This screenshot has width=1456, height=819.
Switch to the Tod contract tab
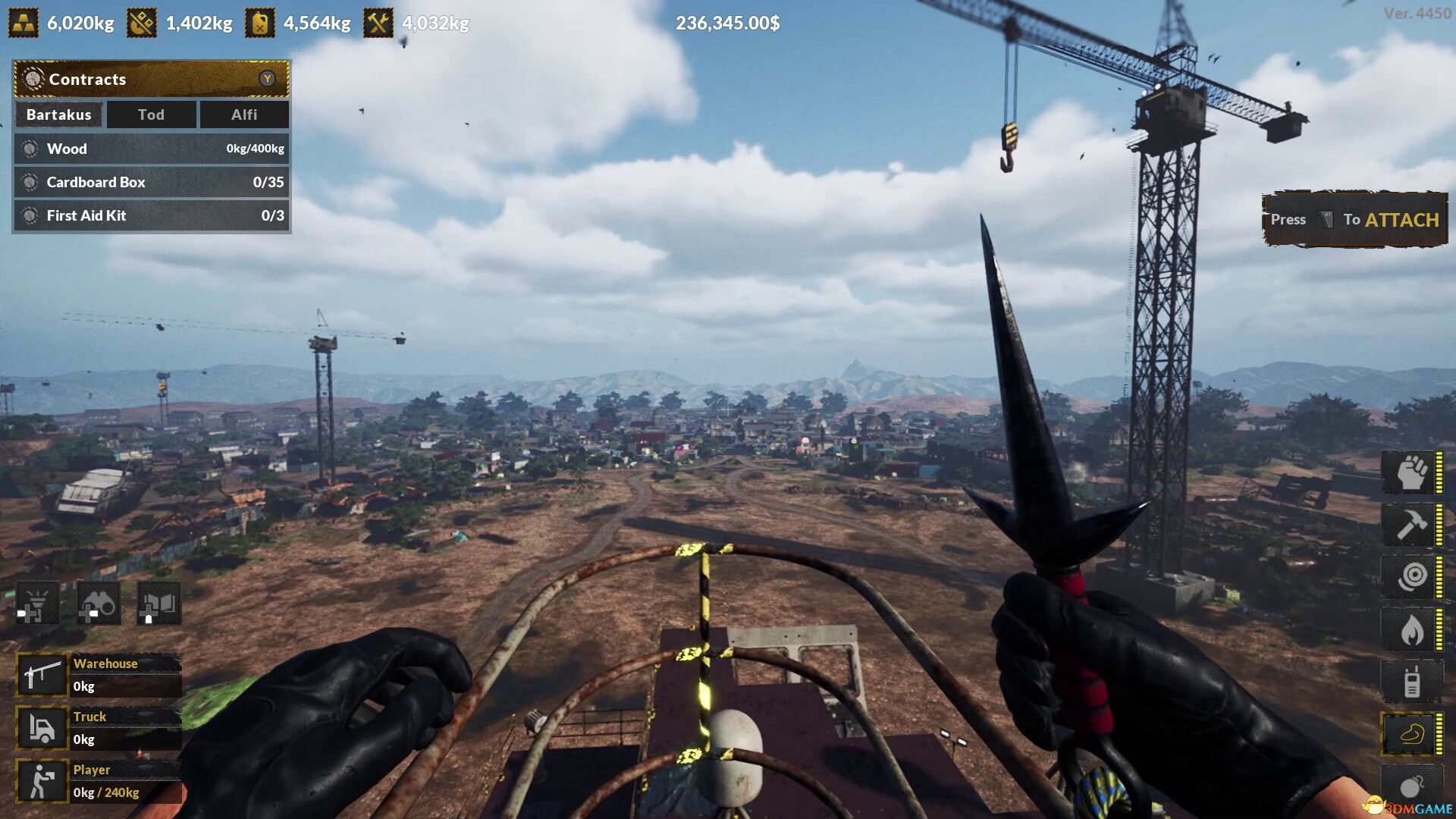click(151, 115)
